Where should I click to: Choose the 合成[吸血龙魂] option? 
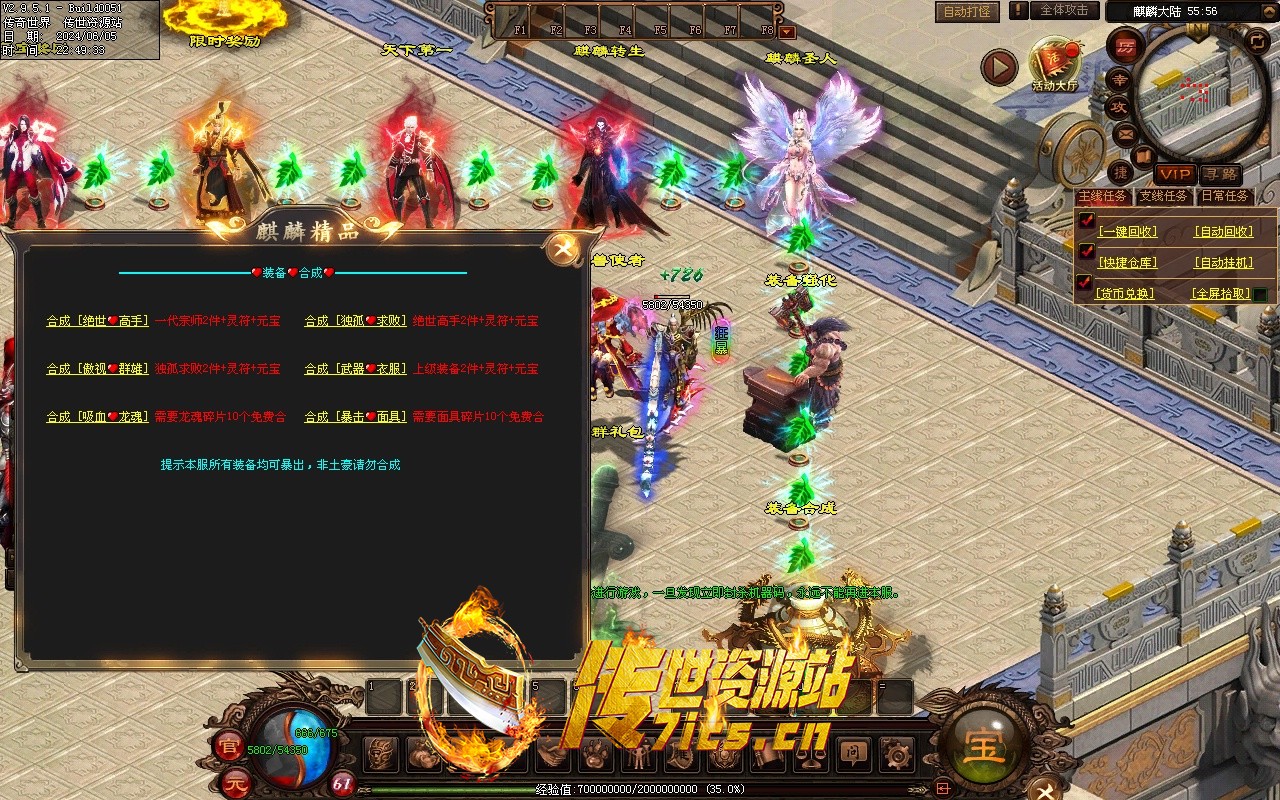tap(97, 417)
